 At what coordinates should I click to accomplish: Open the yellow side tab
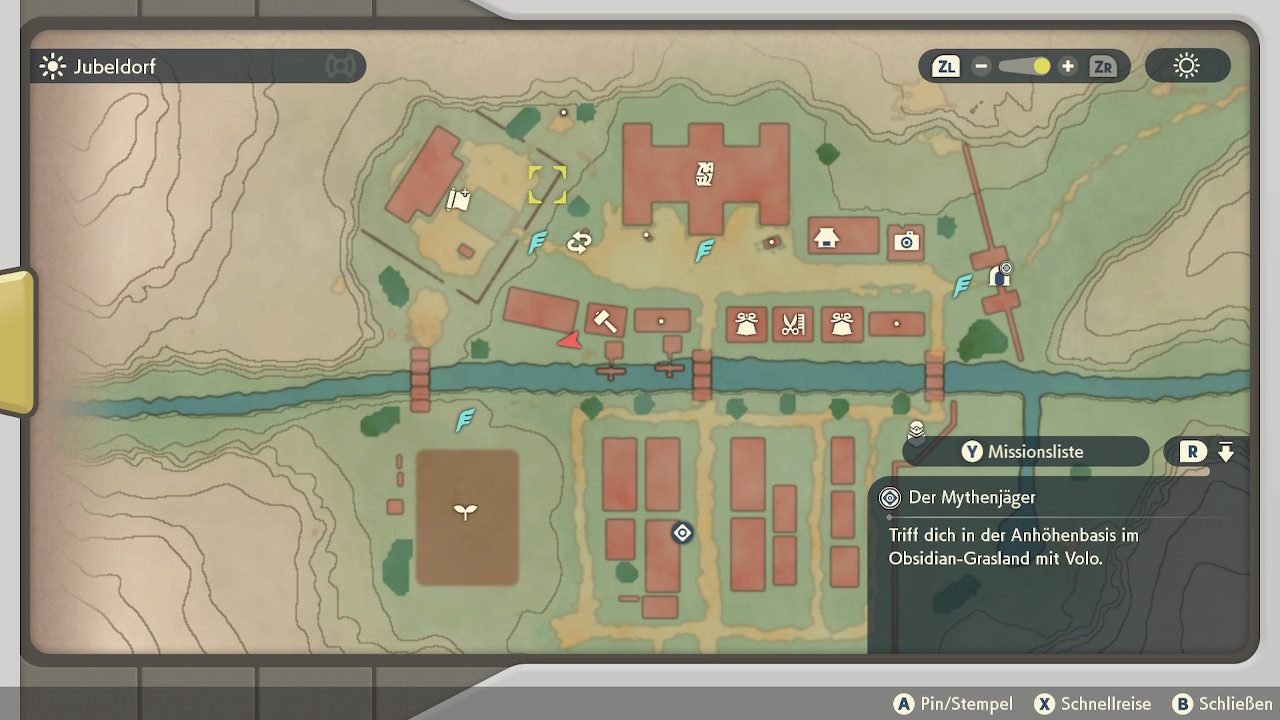click(x=16, y=340)
